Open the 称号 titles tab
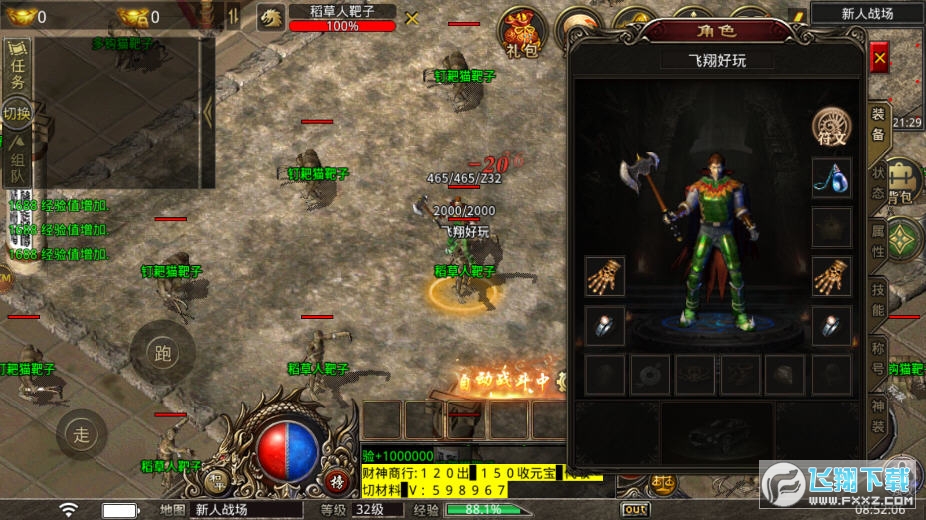This screenshot has width=926, height=520. [878, 358]
